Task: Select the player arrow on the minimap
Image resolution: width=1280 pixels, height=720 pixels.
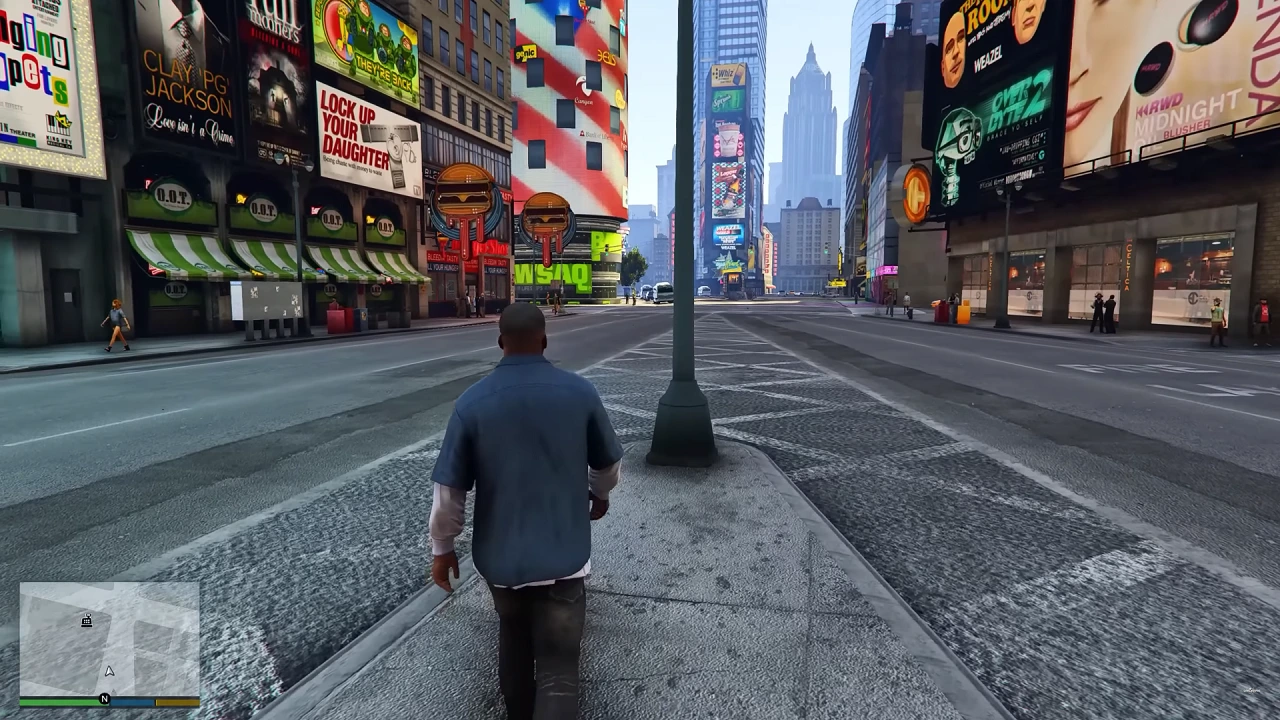Action: (x=109, y=672)
